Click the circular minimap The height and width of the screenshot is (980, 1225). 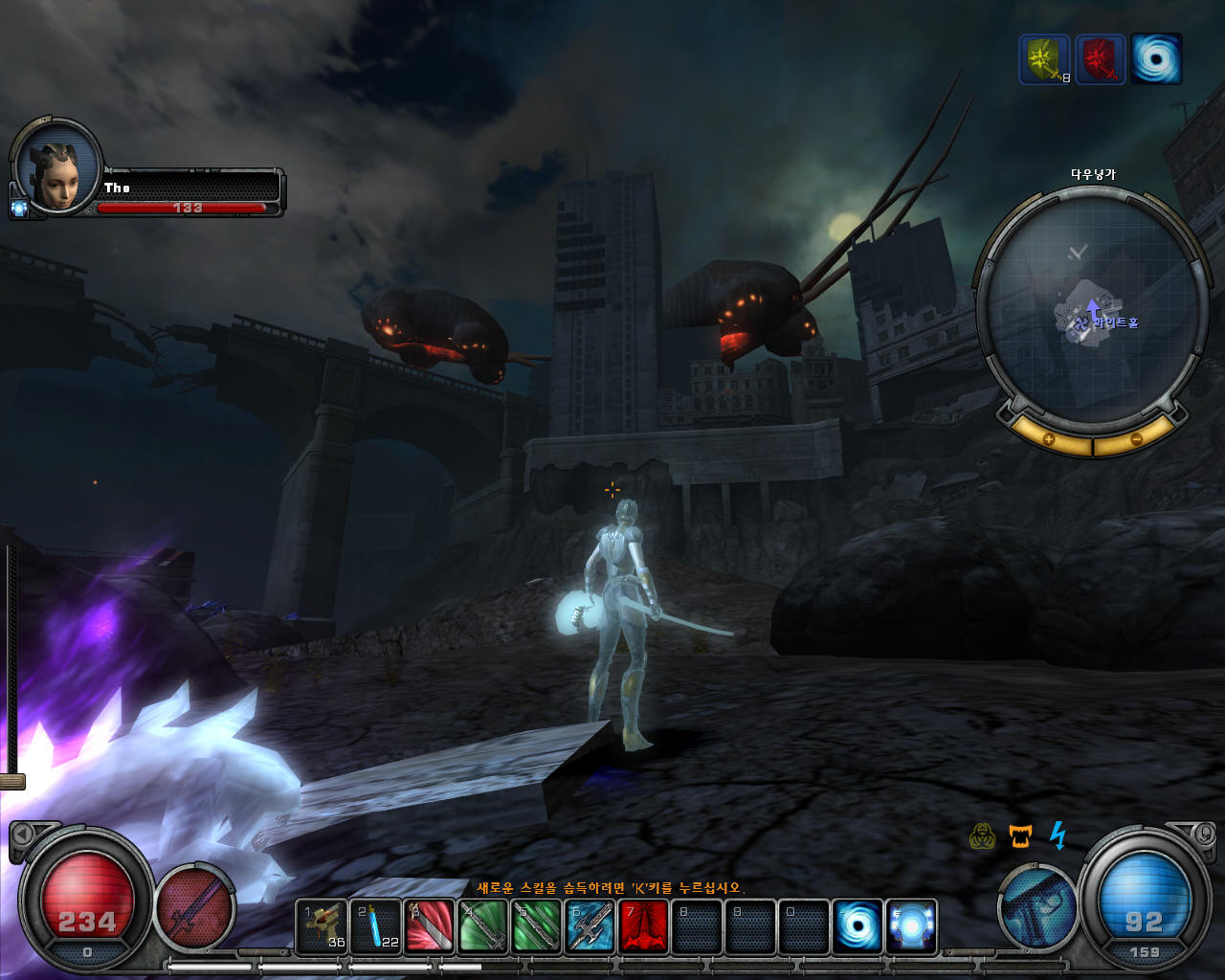[x=1091, y=306]
